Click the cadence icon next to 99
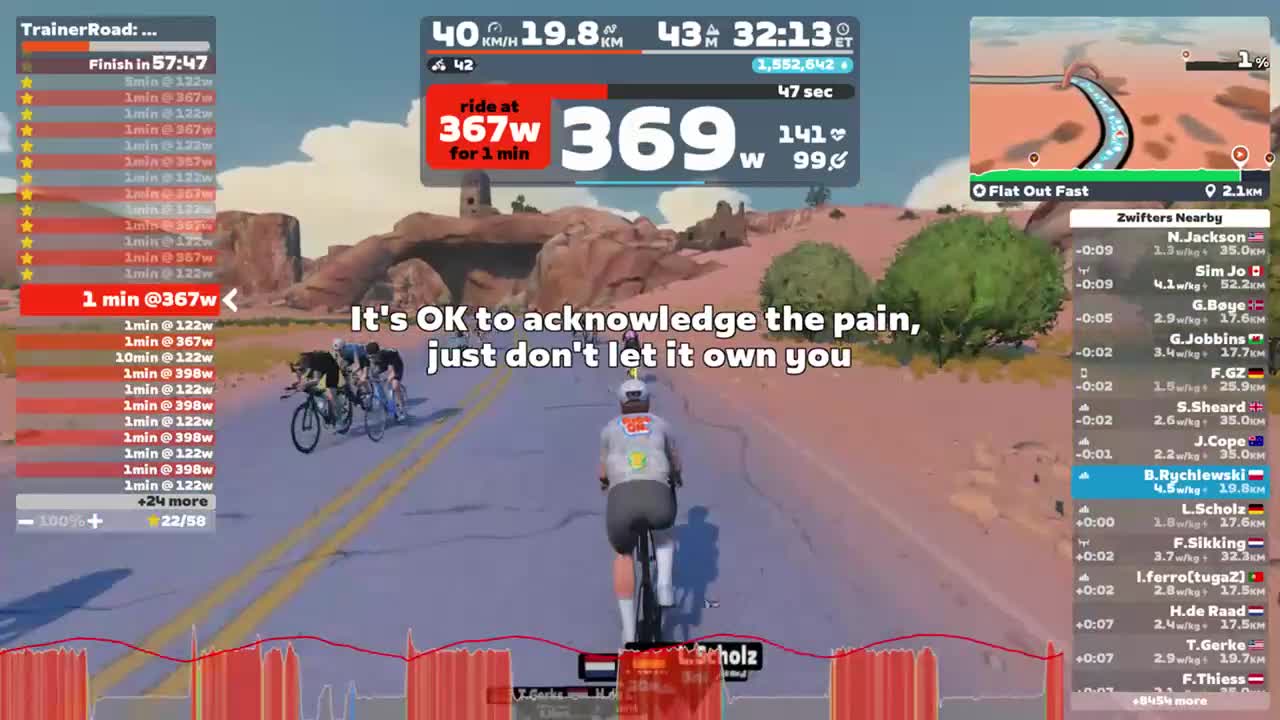This screenshot has width=1280, height=720. click(x=840, y=159)
